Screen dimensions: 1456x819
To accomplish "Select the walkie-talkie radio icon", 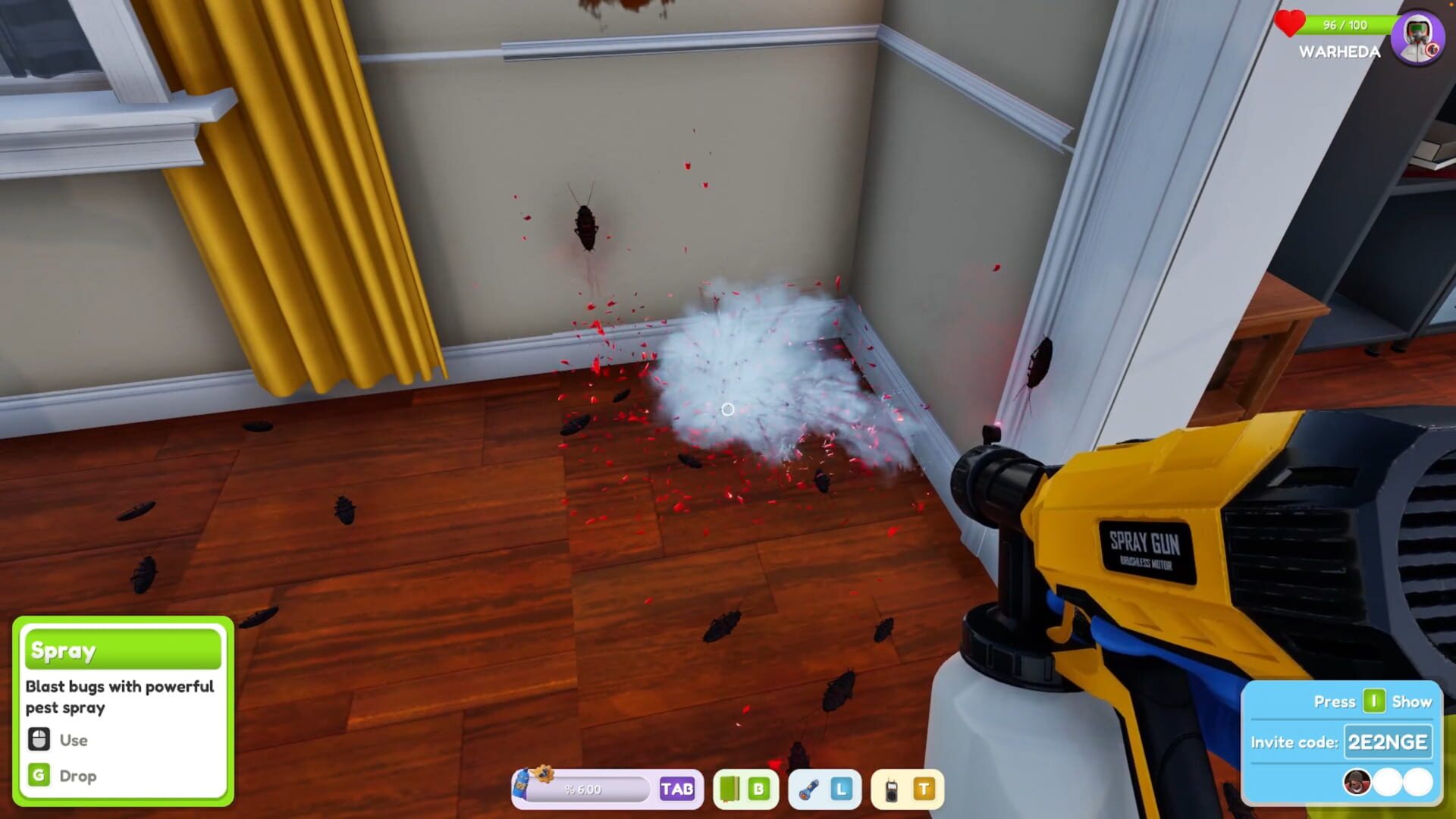I will [890, 789].
